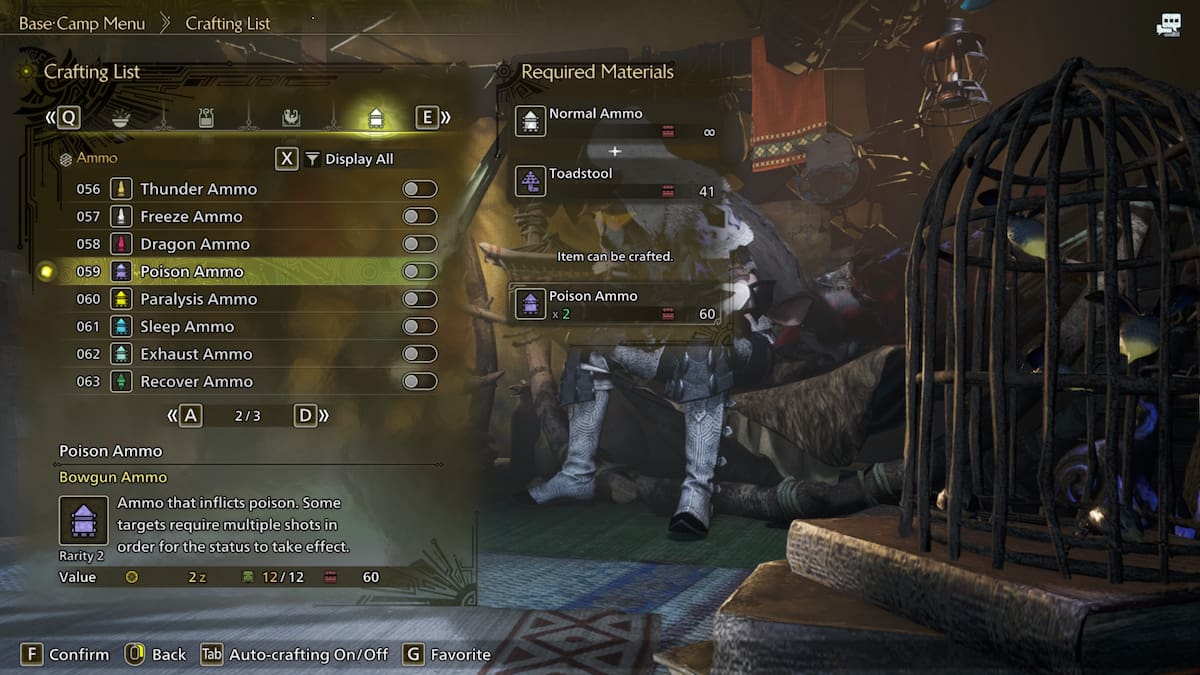This screenshot has height=675, width=1200.
Task: Pick the Paralysis Ammo recipe
Action: coord(198,299)
